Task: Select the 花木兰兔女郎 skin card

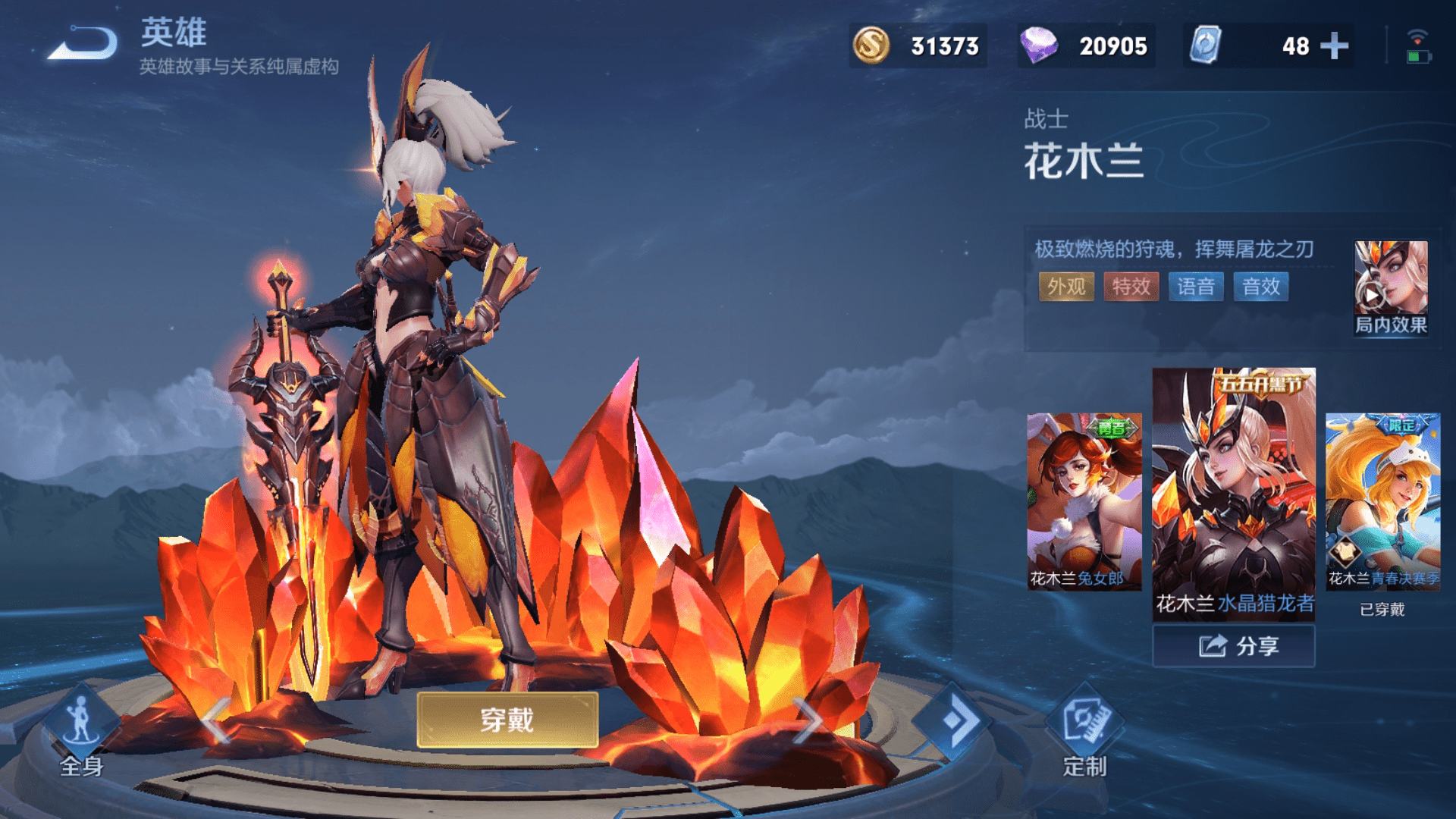Action: (x=1084, y=501)
